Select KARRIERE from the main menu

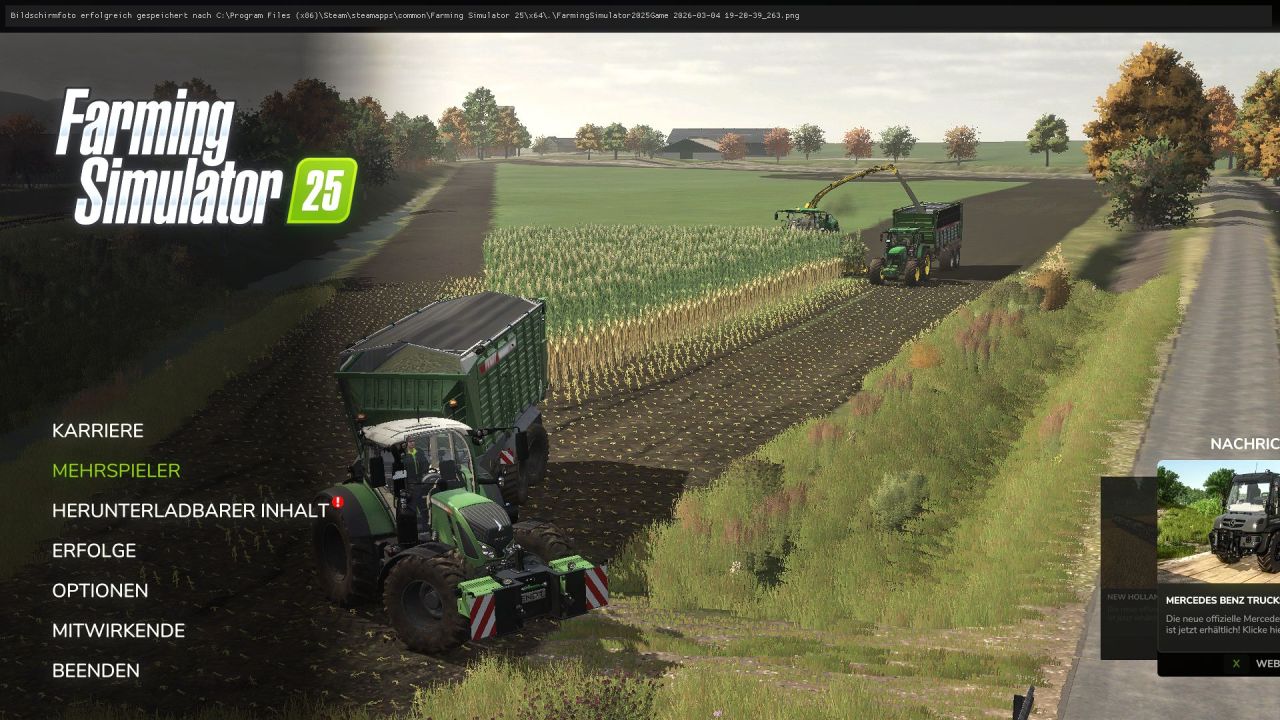click(x=98, y=430)
